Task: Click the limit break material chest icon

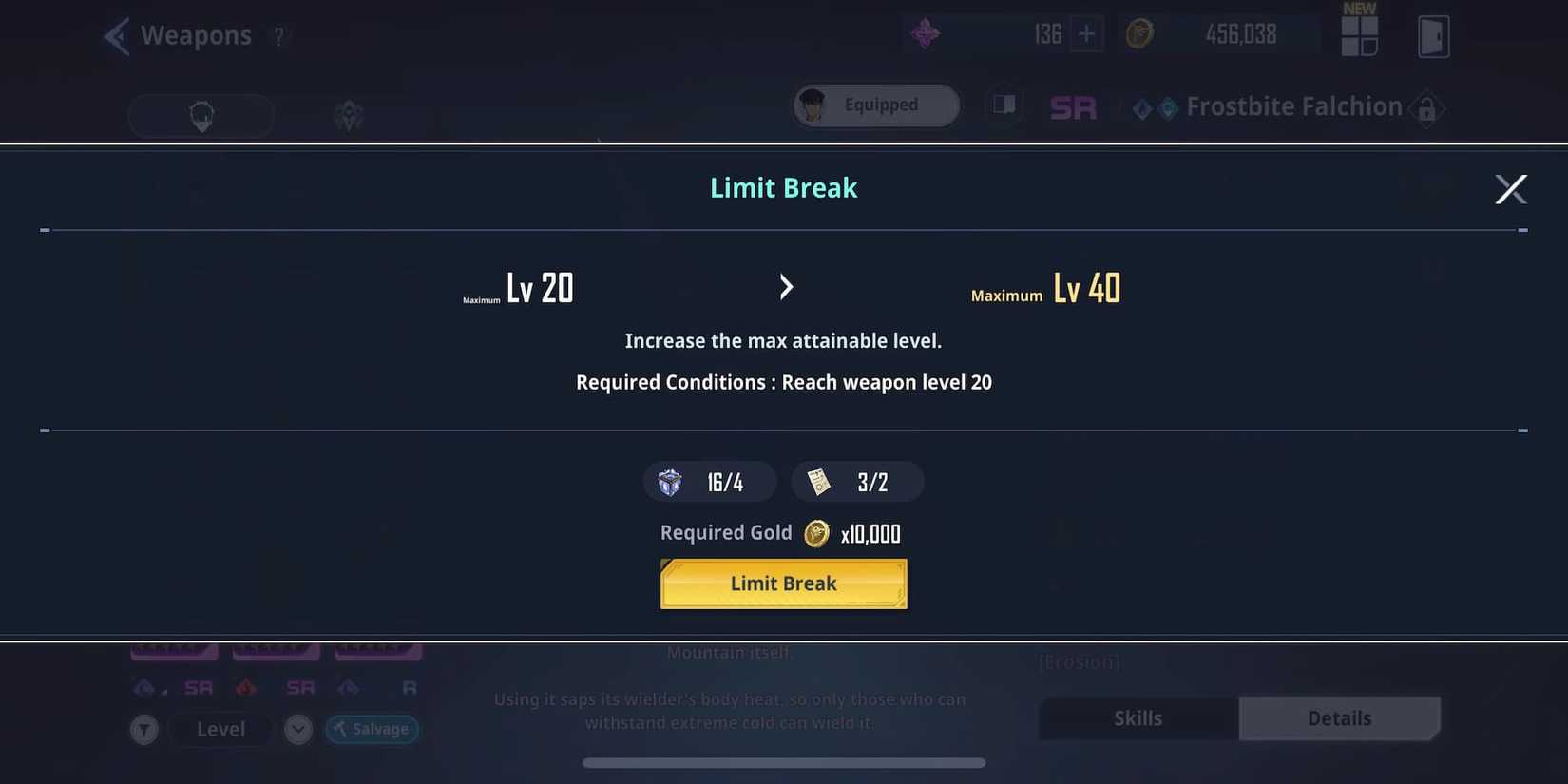Action: tap(670, 481)
